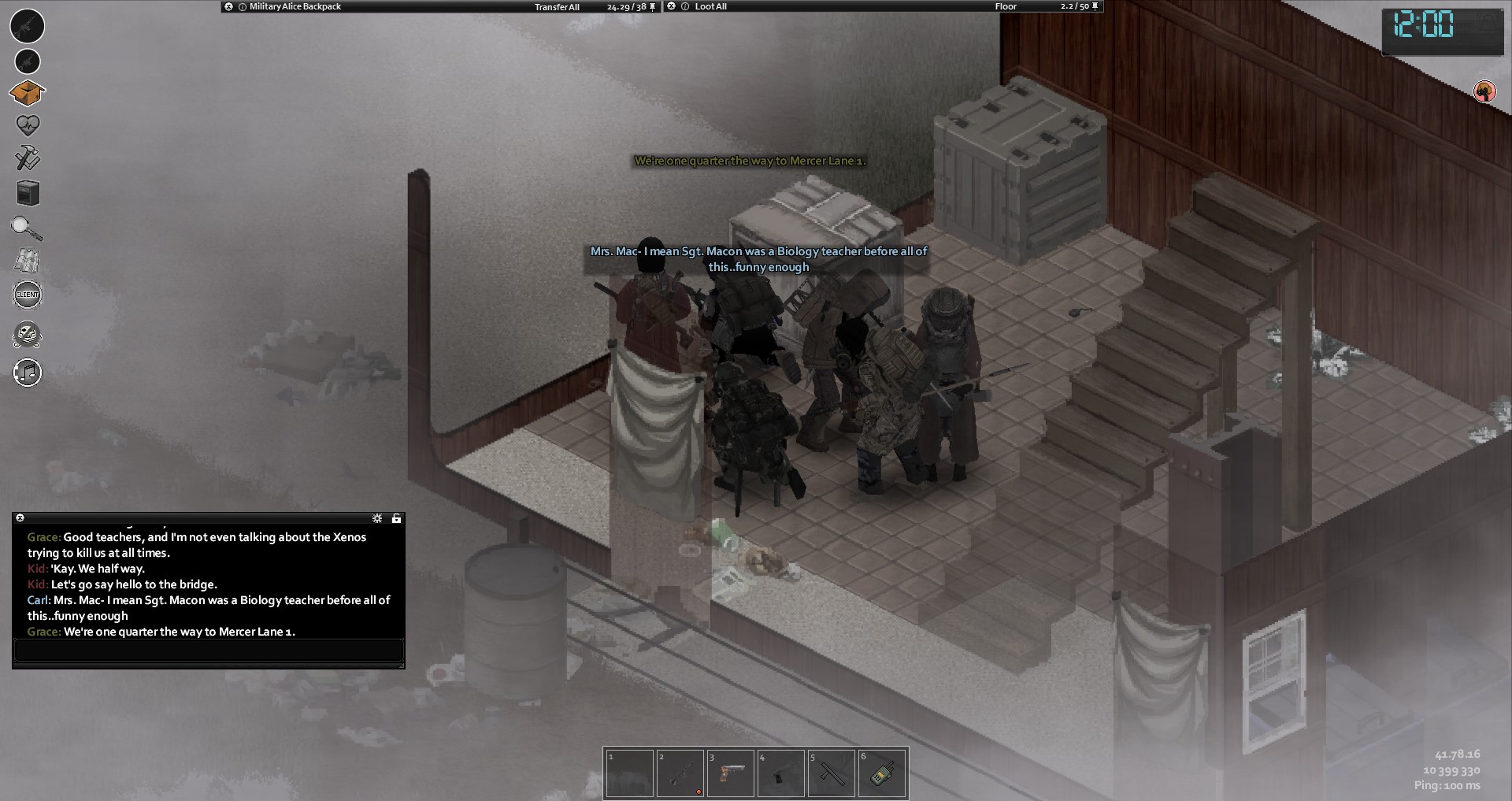The image size is (1512, 801).
Task: Click the Transfer All button
Action: 557,7
